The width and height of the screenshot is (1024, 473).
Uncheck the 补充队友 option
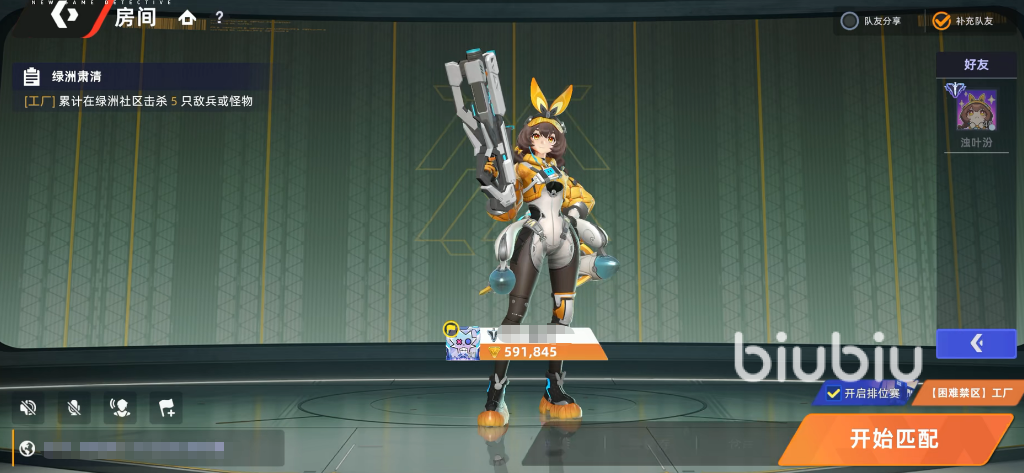click(941, 21)
